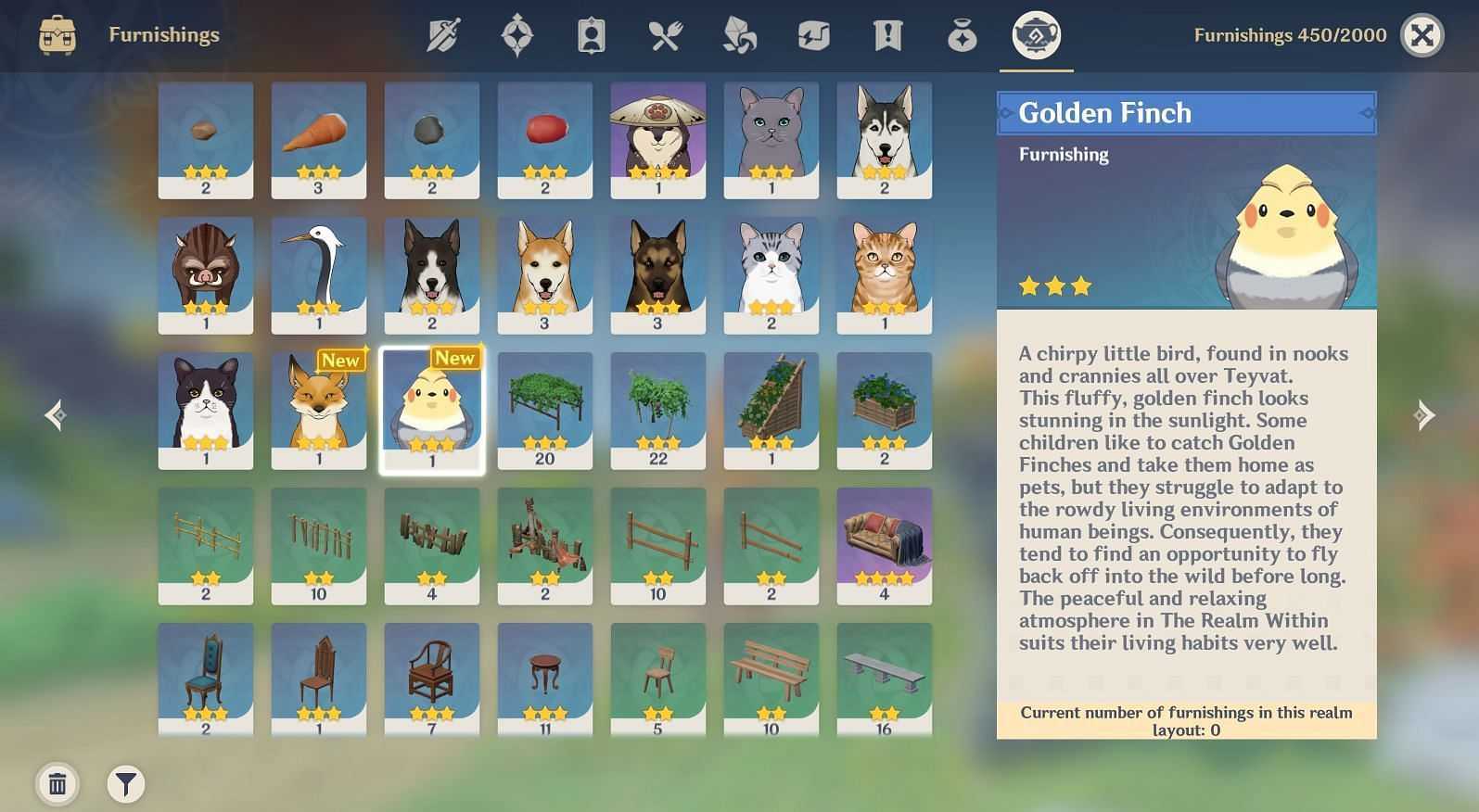Select the Golden Finch furnishing slot
The width and height of the screenshot is (1479, 812).
coord(432,411)
